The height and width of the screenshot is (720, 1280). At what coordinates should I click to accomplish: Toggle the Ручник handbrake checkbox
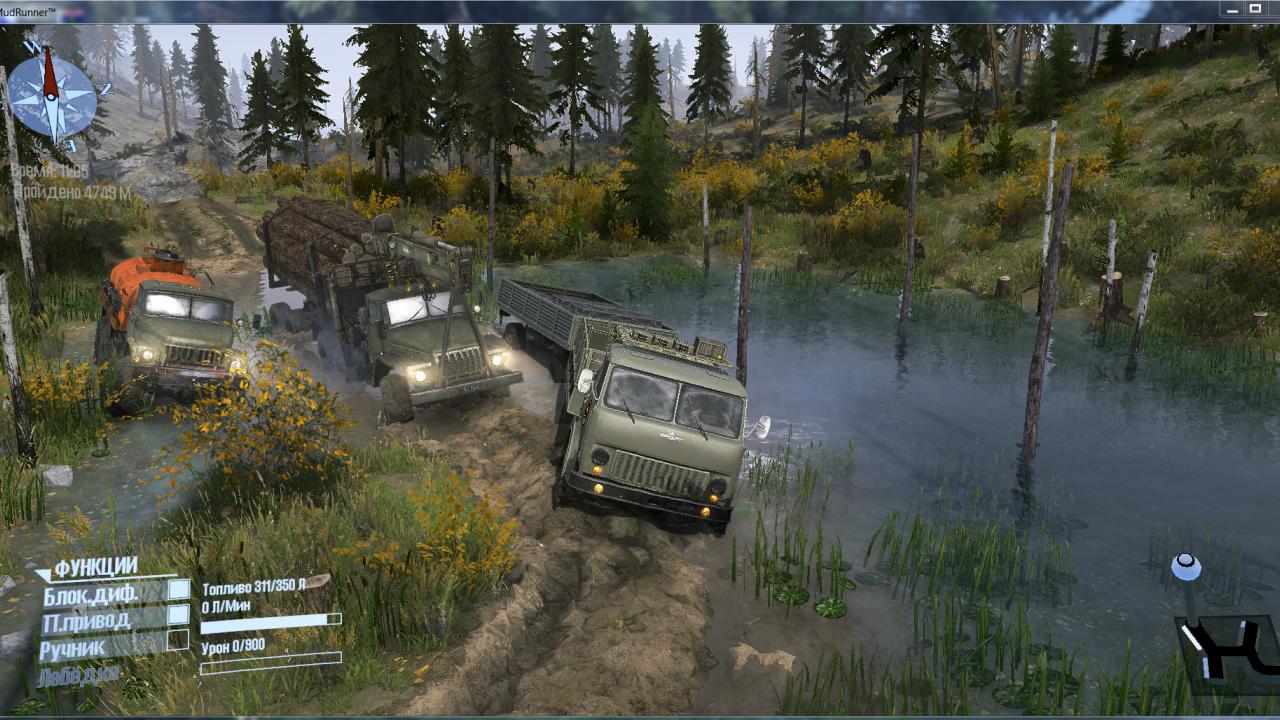click(179, 640)
